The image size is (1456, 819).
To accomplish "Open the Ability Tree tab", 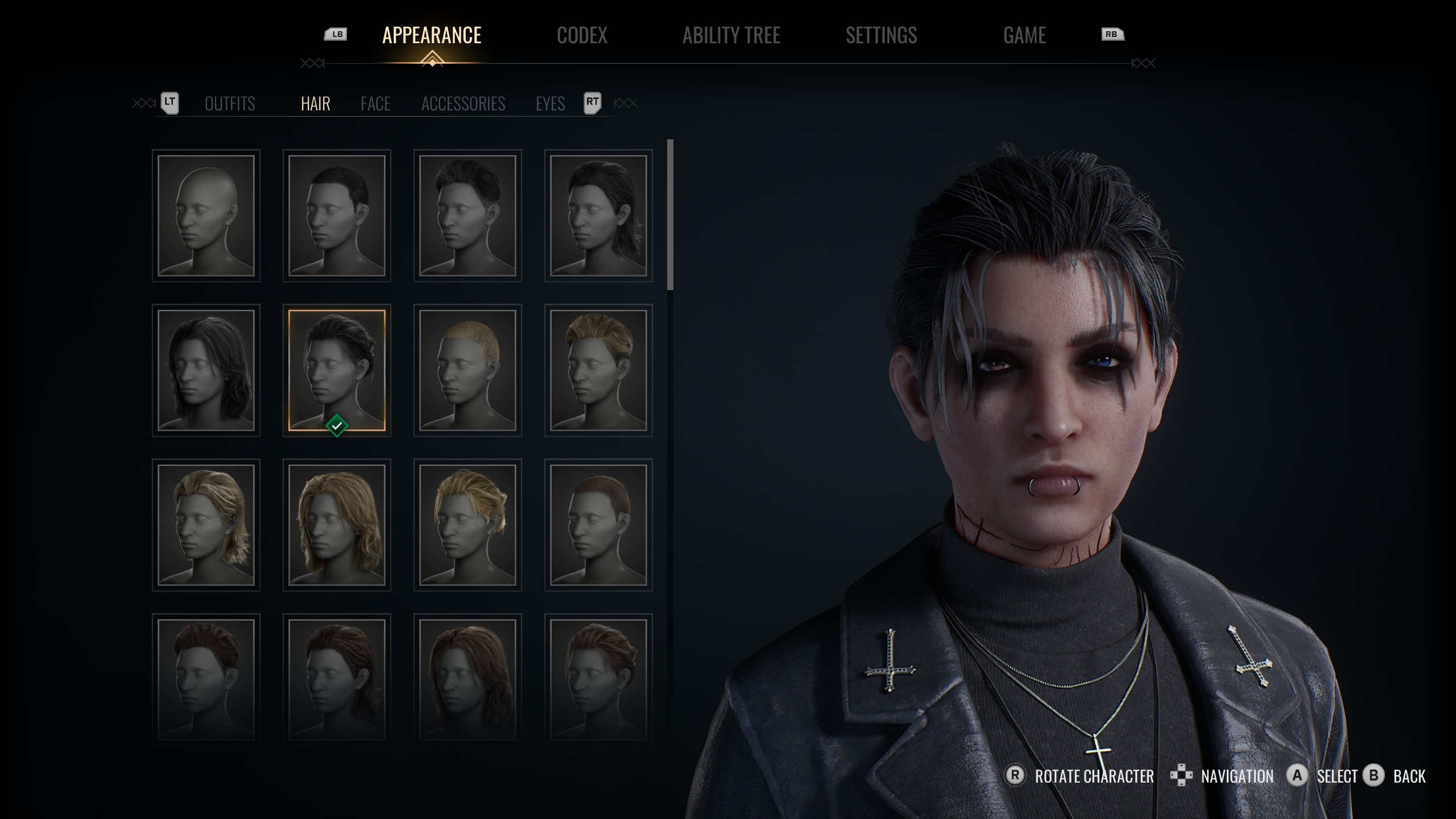I will [731, 35].
